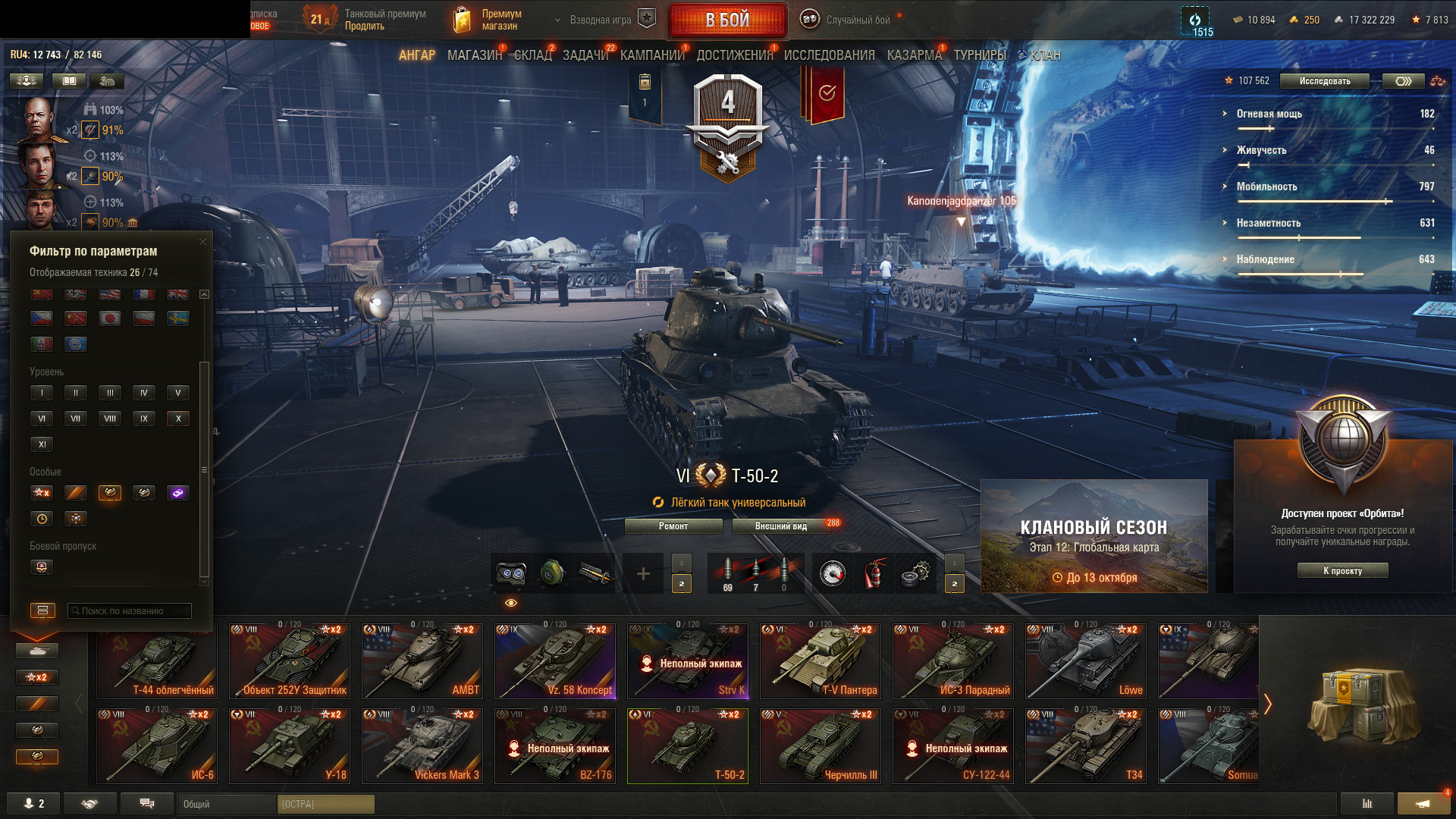Viewport: 1456px width, 819px height.
Task: Toggle the tier VIII filter
Action: pos(110,419)
